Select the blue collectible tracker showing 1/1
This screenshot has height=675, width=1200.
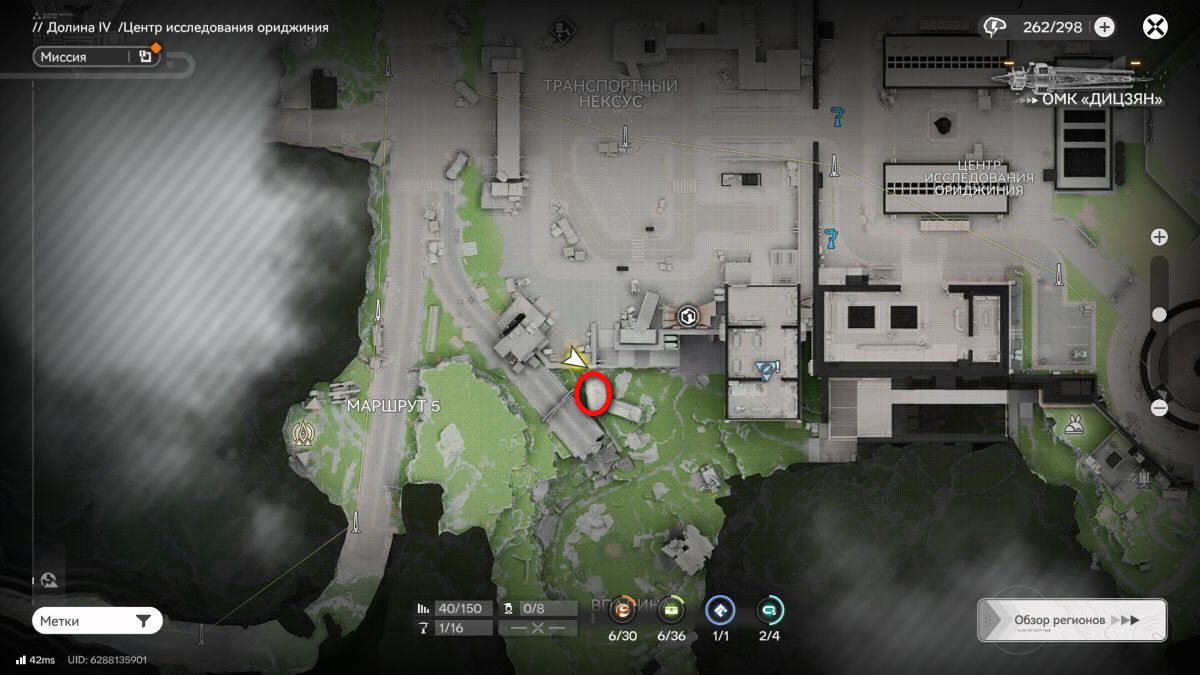[x=720, y=609]
